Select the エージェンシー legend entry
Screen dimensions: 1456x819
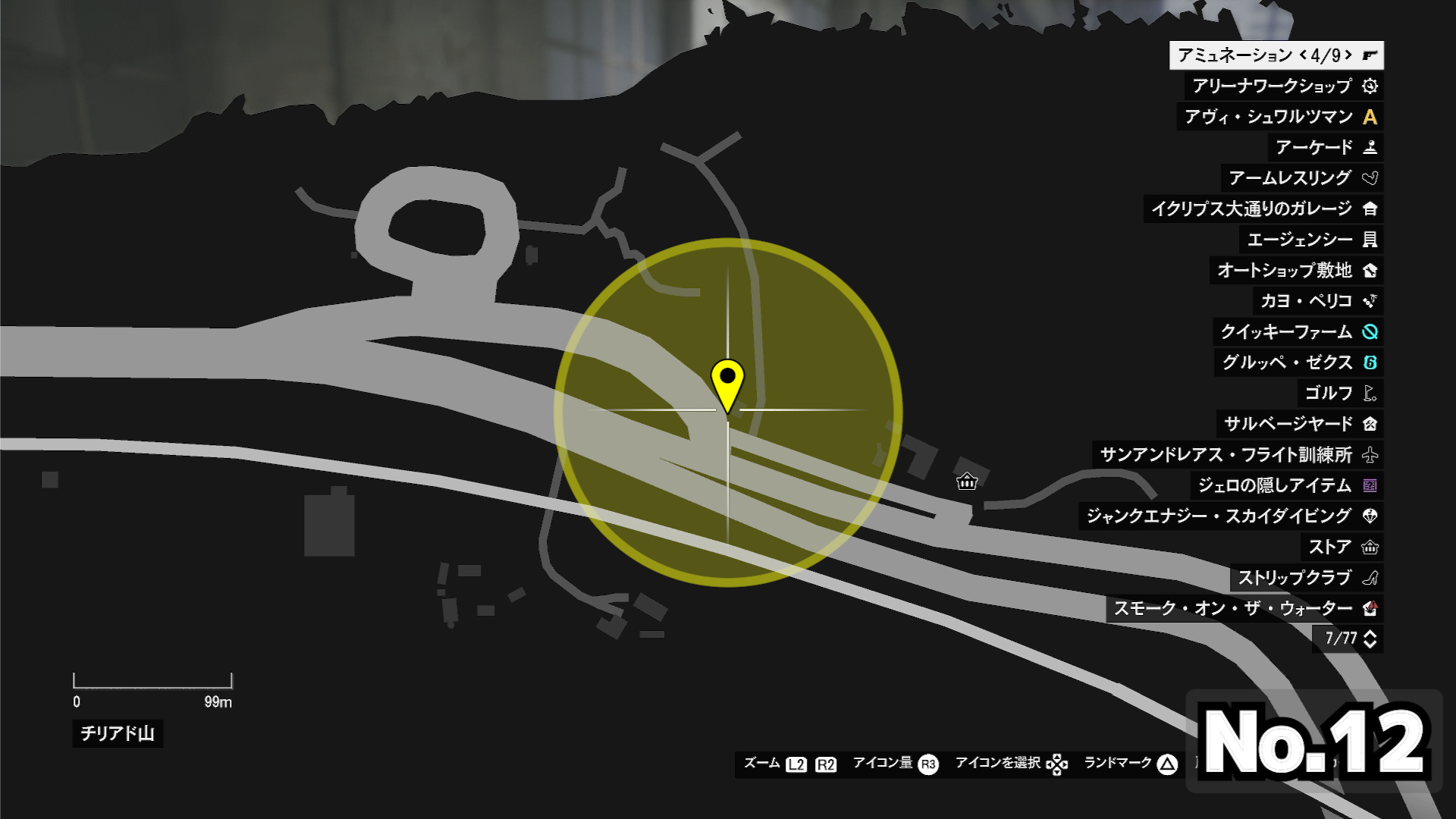1312,240
